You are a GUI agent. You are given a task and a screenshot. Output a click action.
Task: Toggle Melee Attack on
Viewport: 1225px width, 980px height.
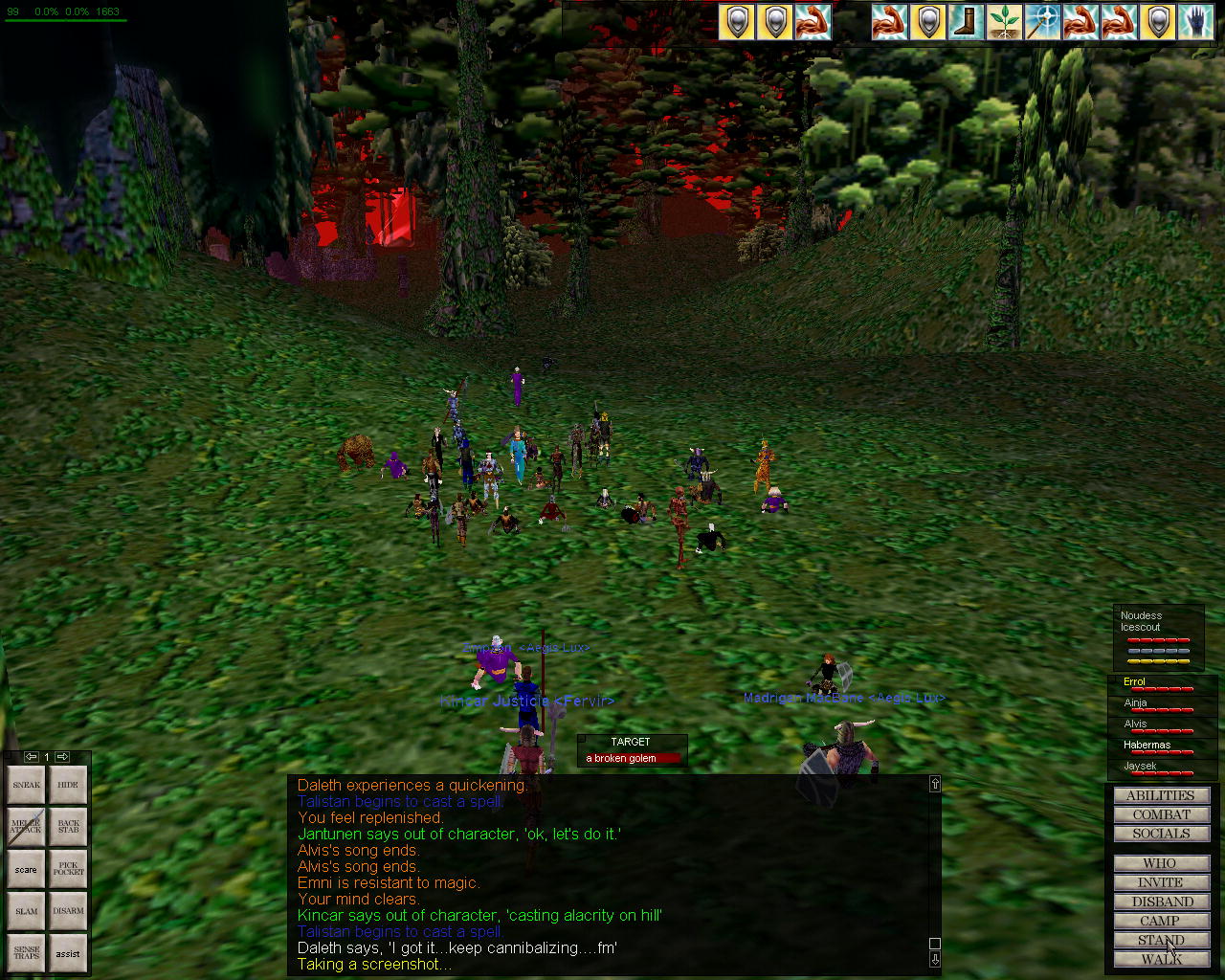tap(27, 826)
